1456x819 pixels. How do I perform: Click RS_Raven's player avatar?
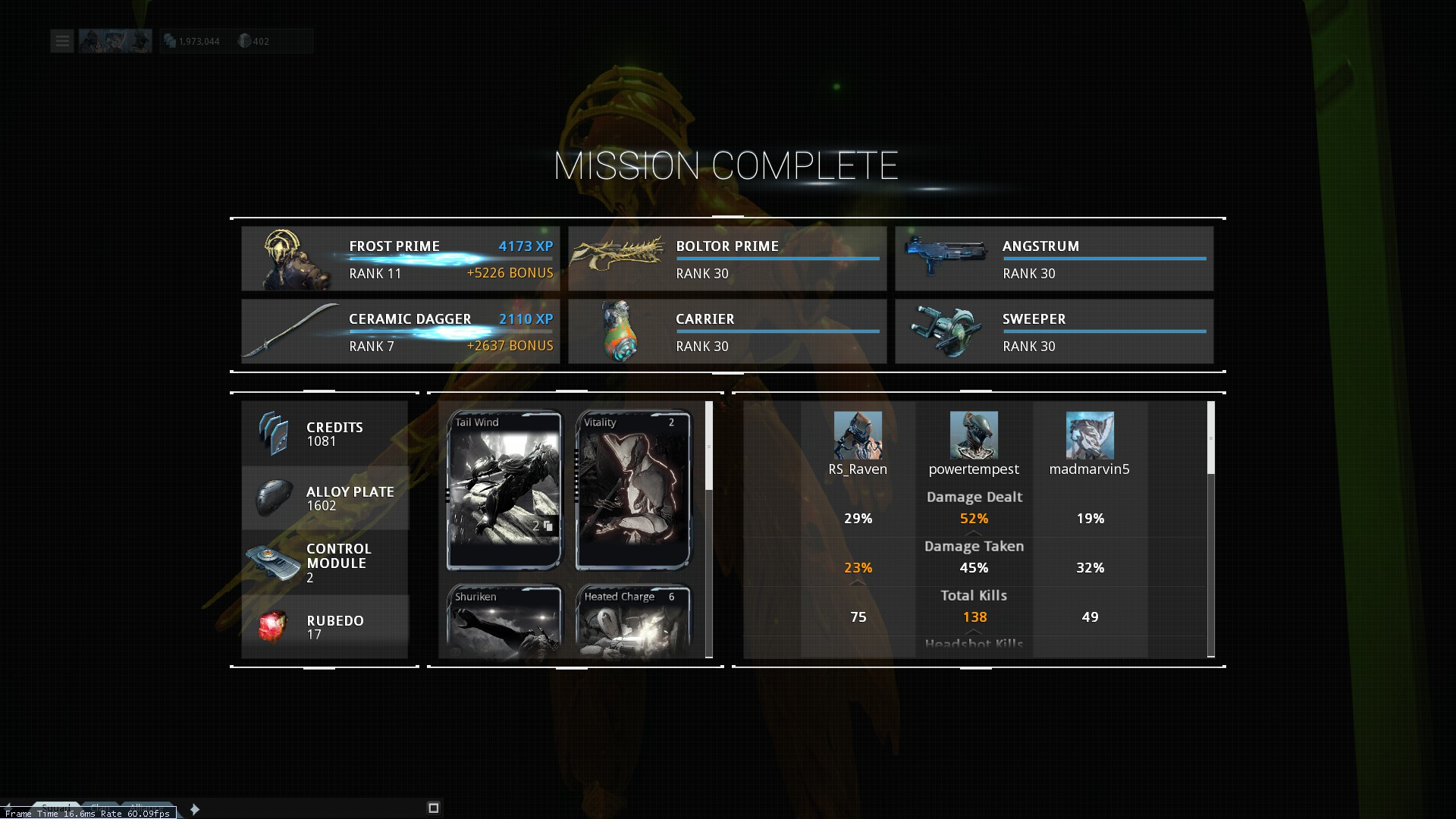coord(858,435)
